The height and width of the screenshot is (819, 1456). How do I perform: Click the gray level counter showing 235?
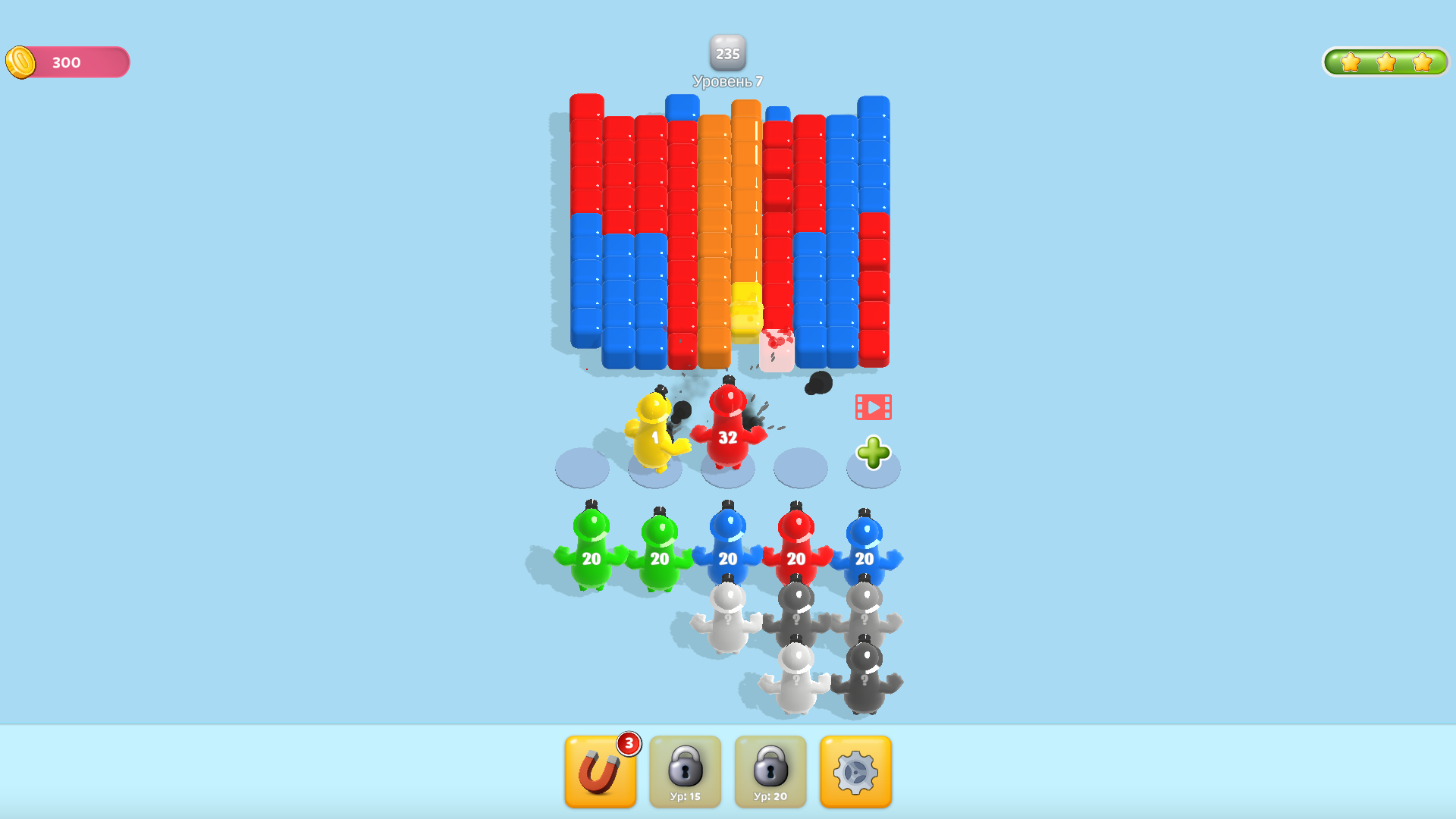click(x=727, y=53)
